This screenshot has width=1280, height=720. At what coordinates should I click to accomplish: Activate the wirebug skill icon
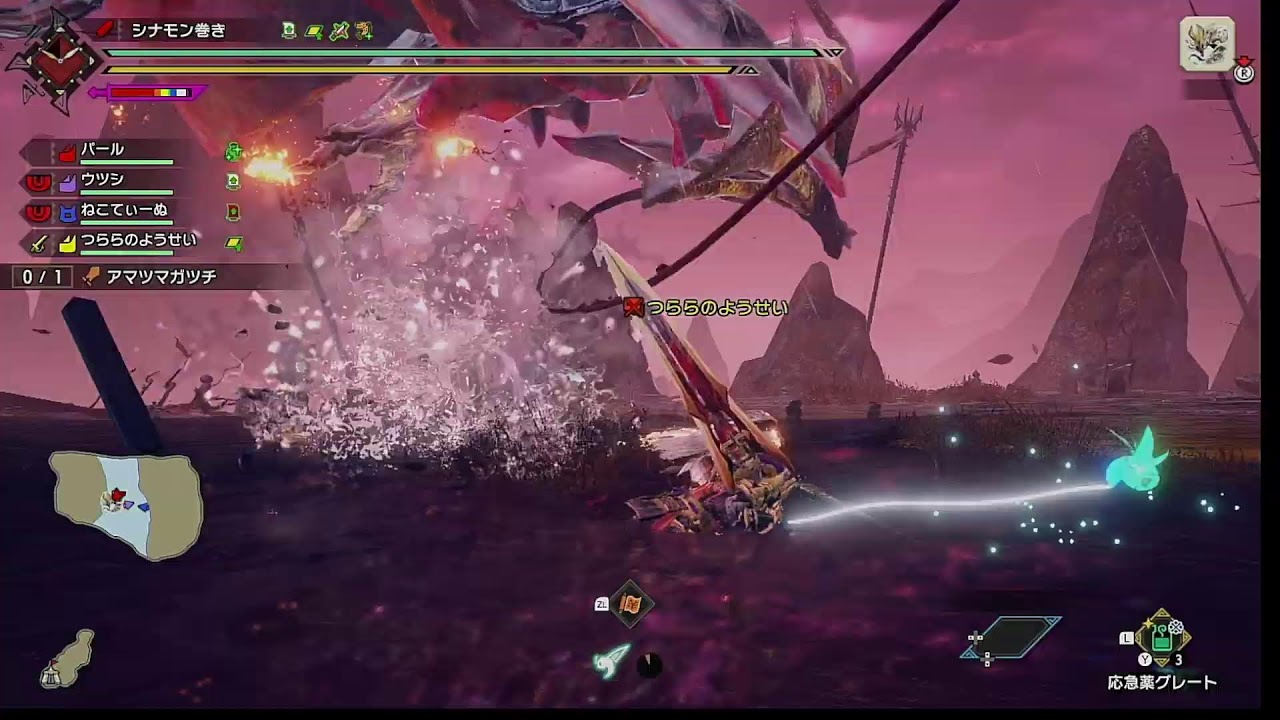point(612,660)
